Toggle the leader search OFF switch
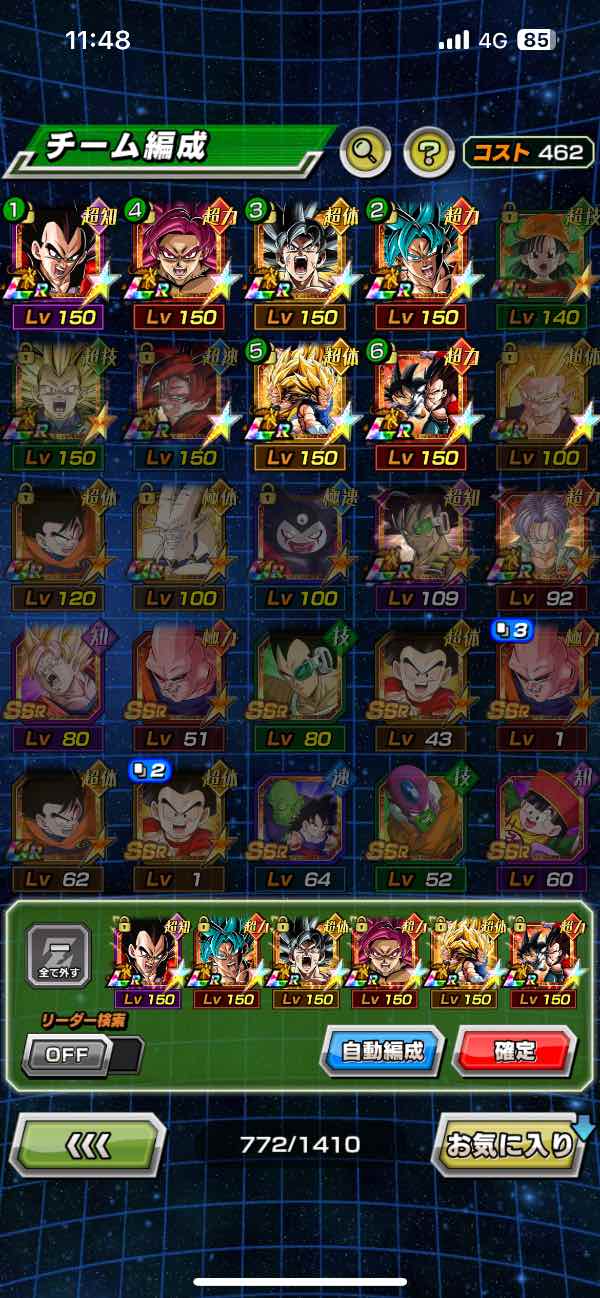The height and width of the screenshot is (1298, 600). pos(82,1054)
